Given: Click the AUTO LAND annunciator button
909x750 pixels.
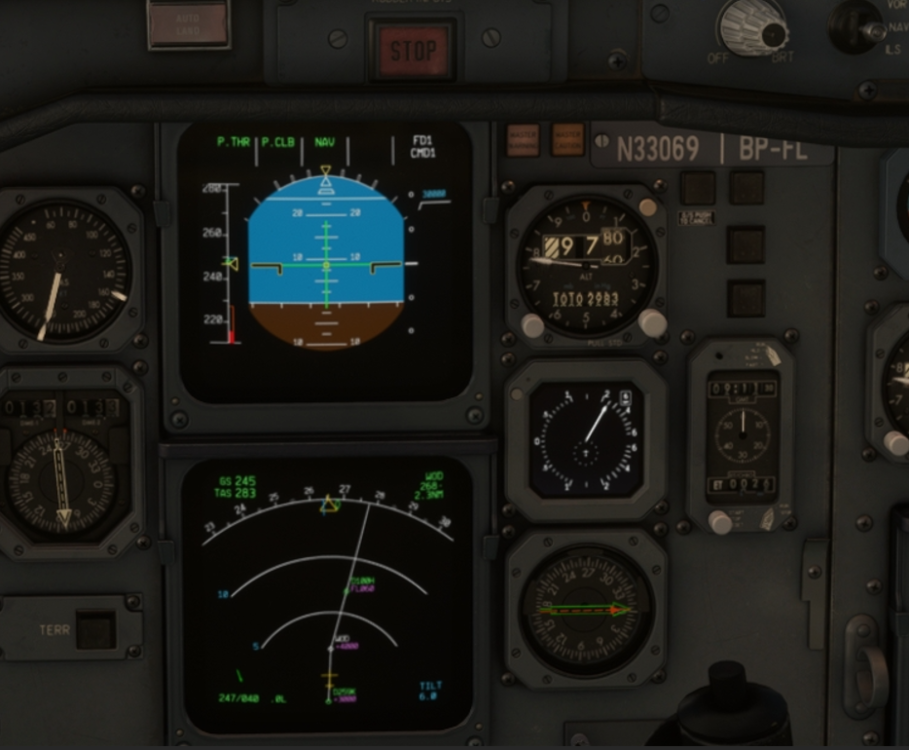Looking at the screenshot, I should pos(188,24).
